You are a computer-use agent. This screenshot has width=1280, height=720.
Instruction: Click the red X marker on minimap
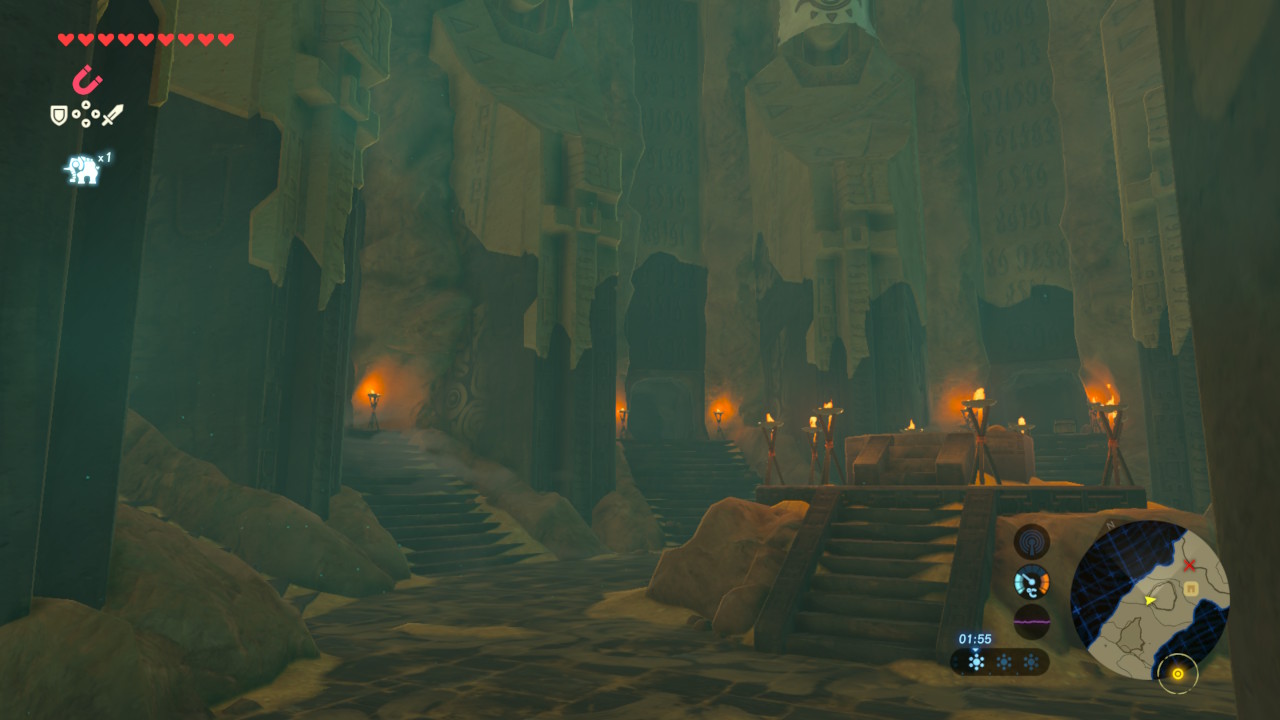click(x=1190, y=565)
